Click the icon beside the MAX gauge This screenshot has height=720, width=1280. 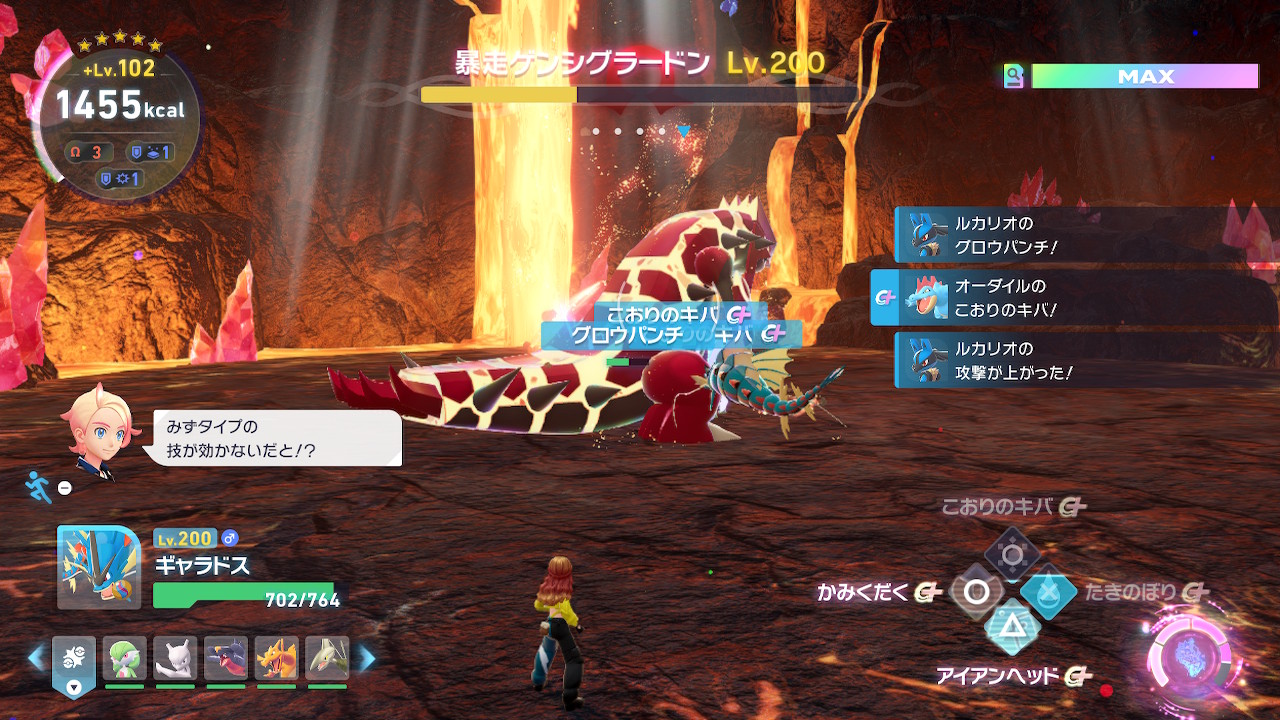pos(1014,77)
